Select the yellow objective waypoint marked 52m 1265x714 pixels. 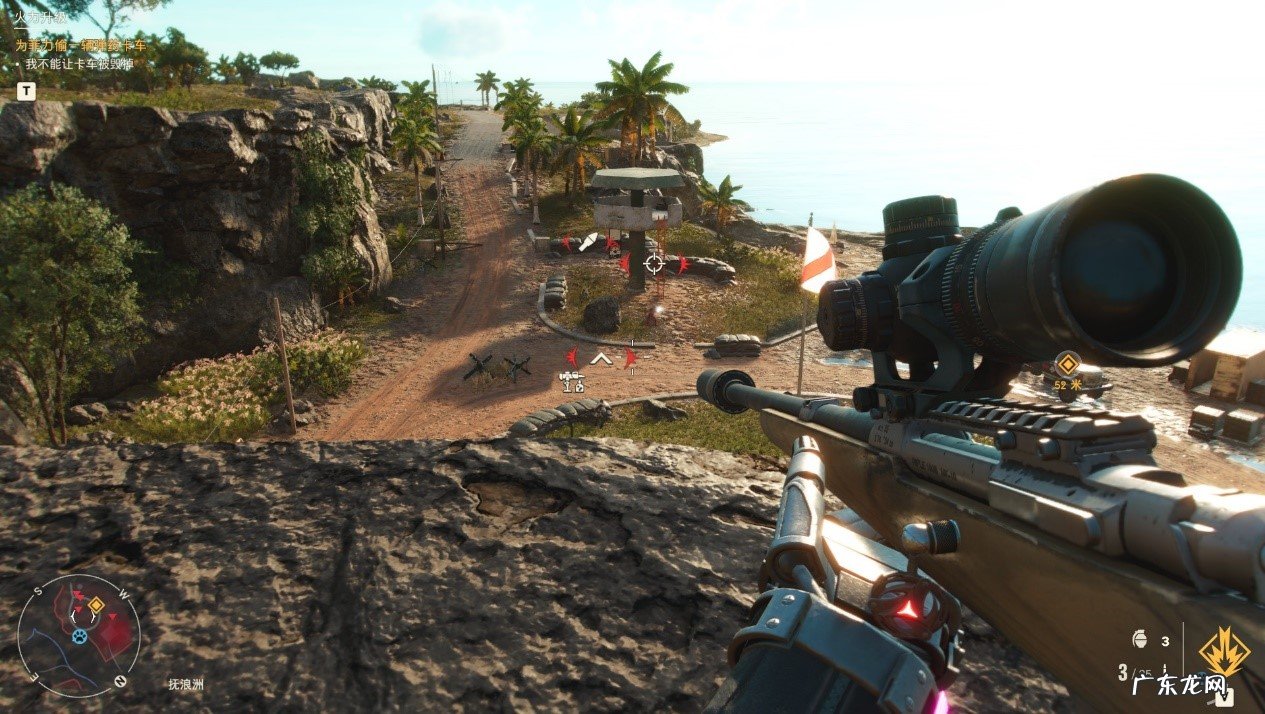tap(1068, 364)
